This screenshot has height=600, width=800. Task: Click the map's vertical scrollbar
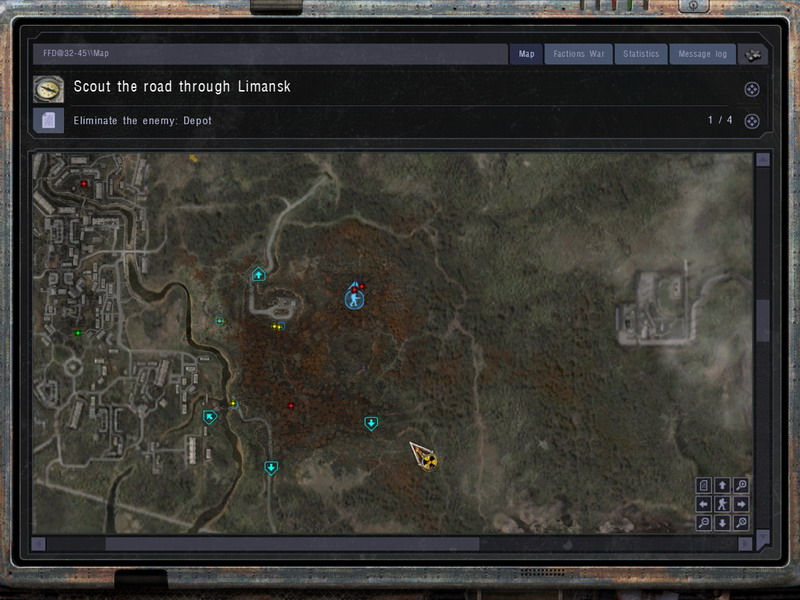763,320
